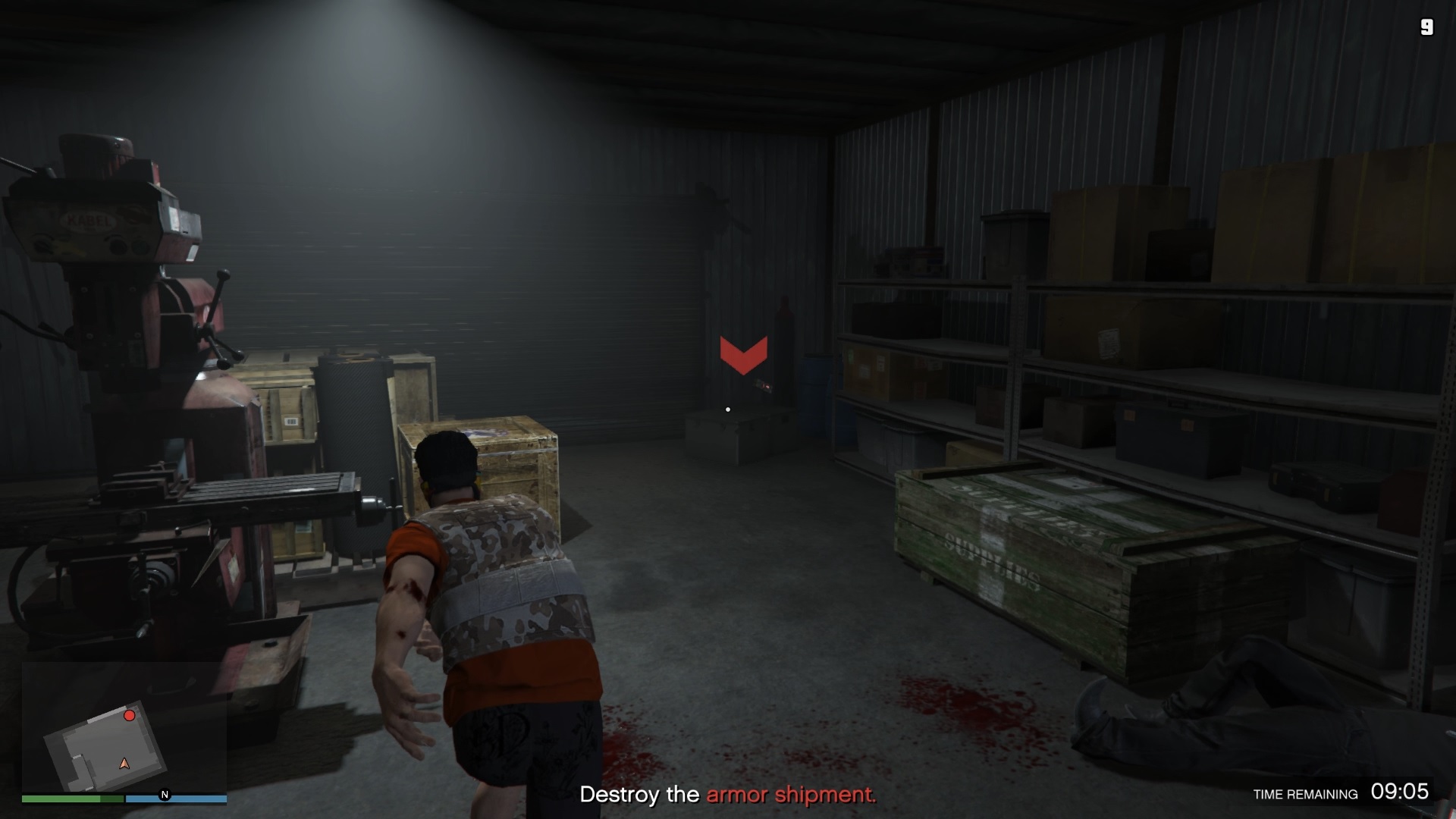The height and width of the screenshot is (819, 1456).
Task: Click the highlighted 'armor shipment' subtitle text
Action: [791, 795]
